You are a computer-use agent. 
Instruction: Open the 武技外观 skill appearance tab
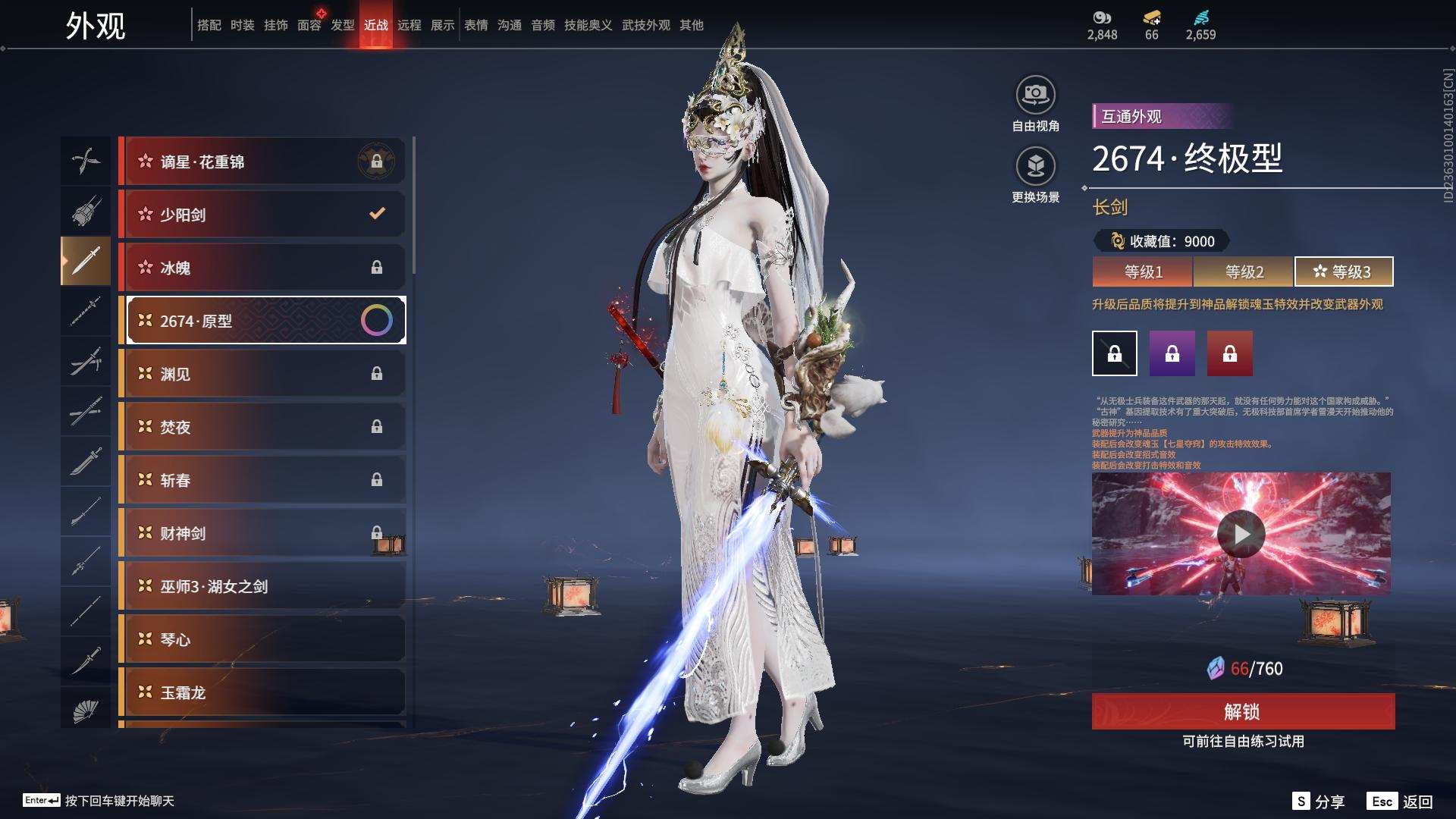[645, 25]
